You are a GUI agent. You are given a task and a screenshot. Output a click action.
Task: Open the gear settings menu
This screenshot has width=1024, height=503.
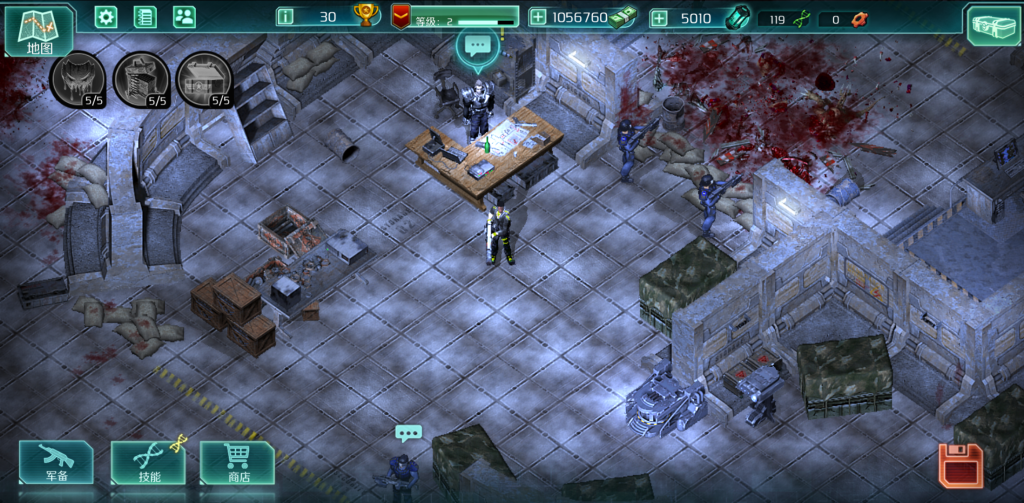pos(106,16)
